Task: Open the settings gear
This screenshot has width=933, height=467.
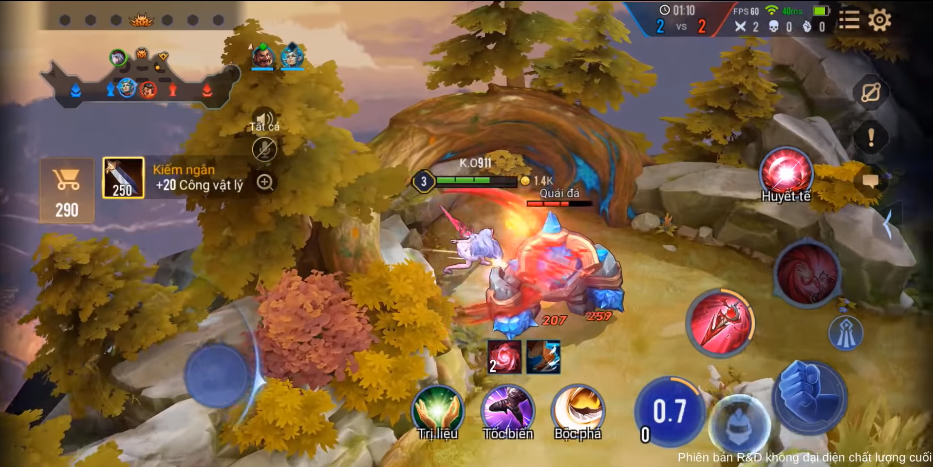Action: (x=880, y=19)
